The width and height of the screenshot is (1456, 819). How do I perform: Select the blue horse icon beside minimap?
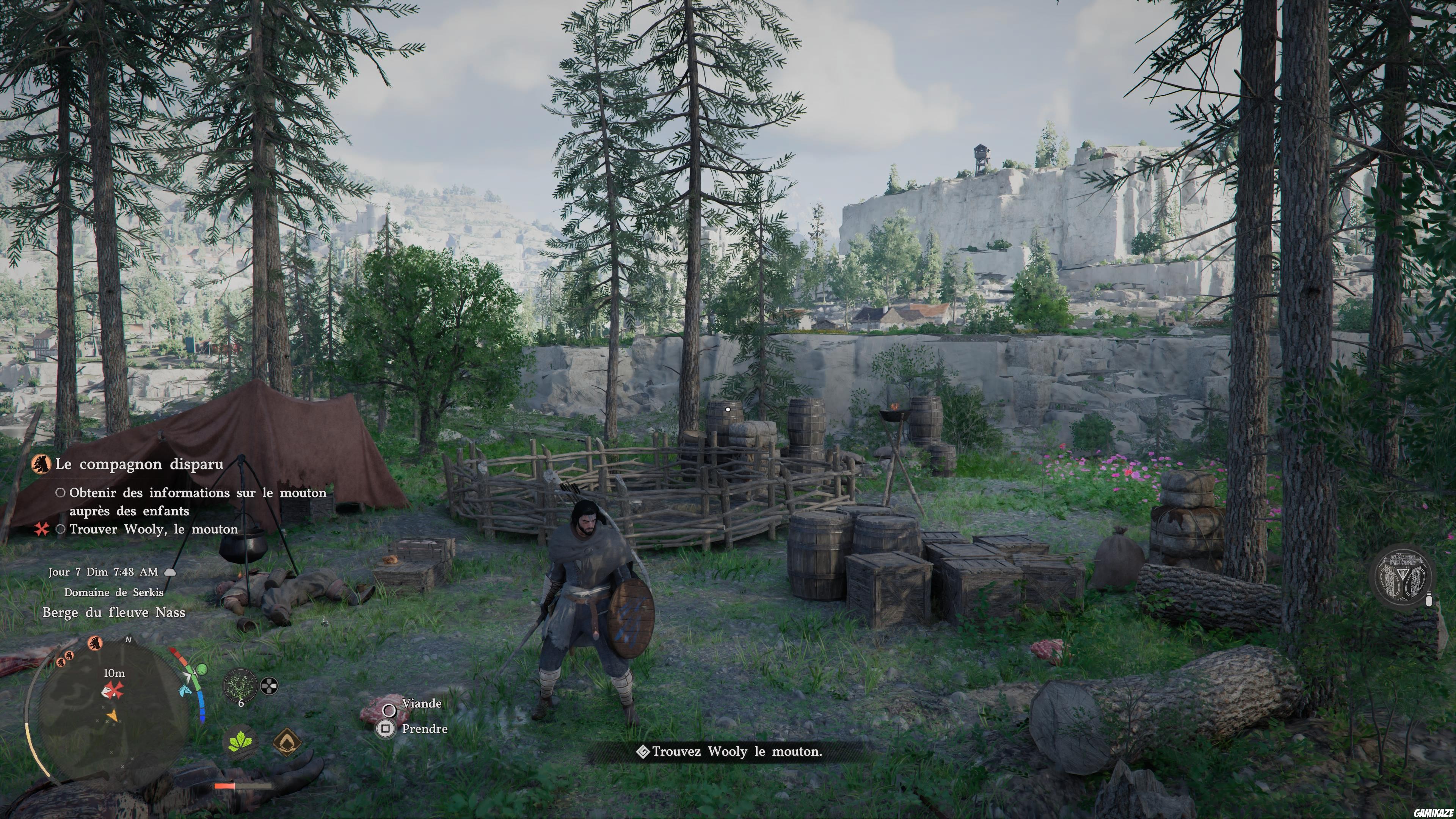pos(185,690)
